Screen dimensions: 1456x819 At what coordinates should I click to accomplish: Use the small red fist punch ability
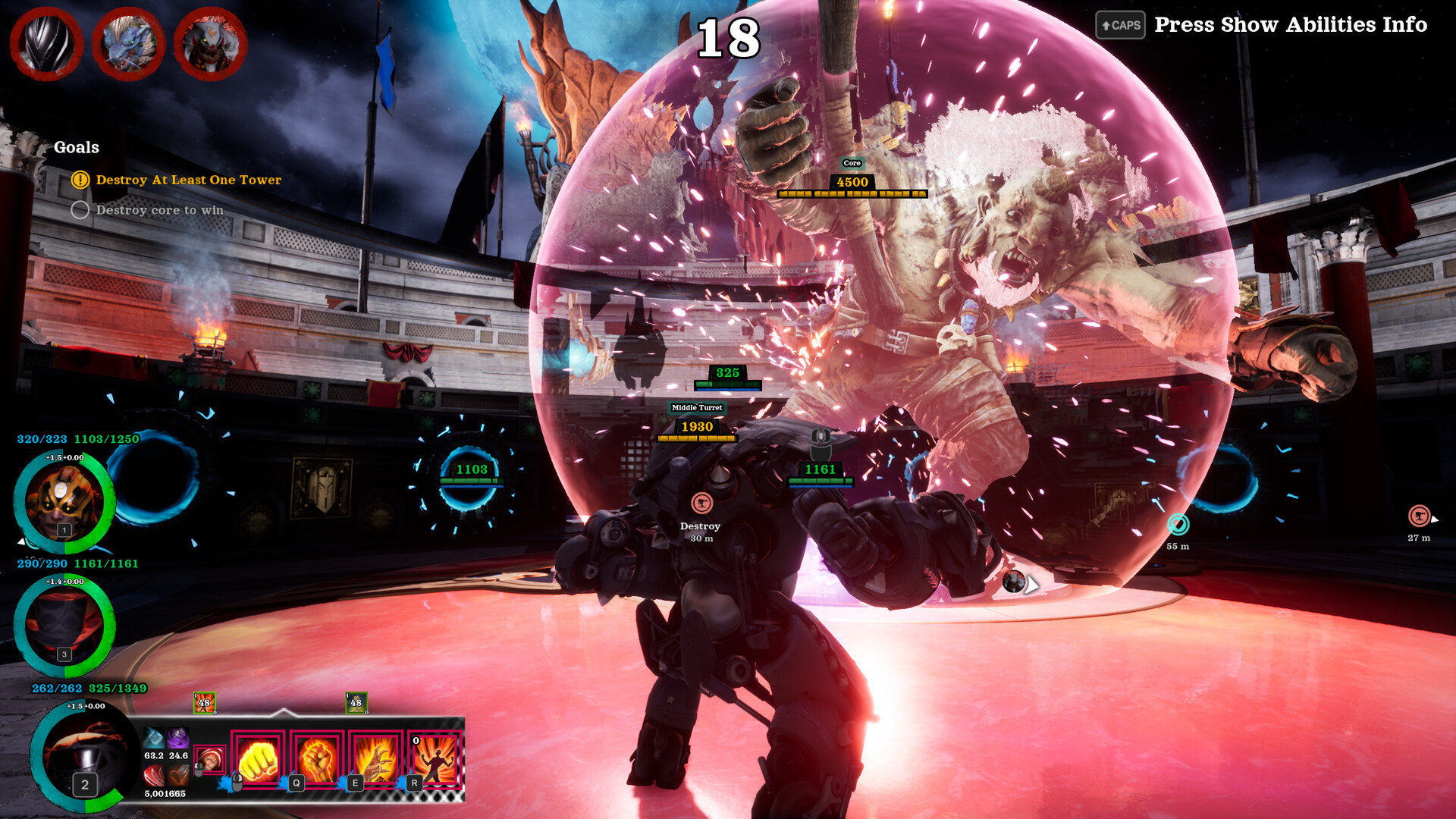pyautogui.click(x=210, y=759)
